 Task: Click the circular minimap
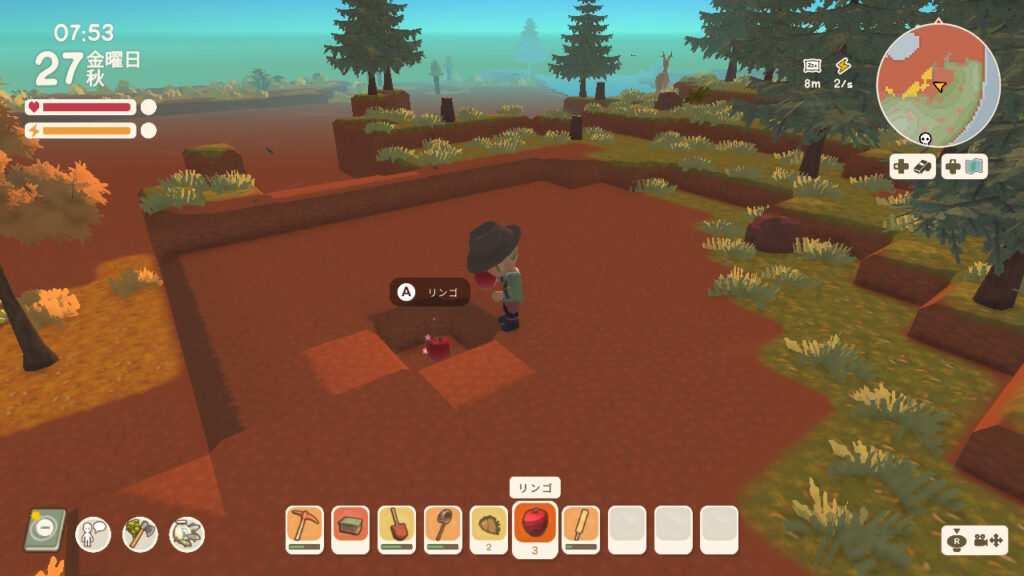[x=938, y=84]
